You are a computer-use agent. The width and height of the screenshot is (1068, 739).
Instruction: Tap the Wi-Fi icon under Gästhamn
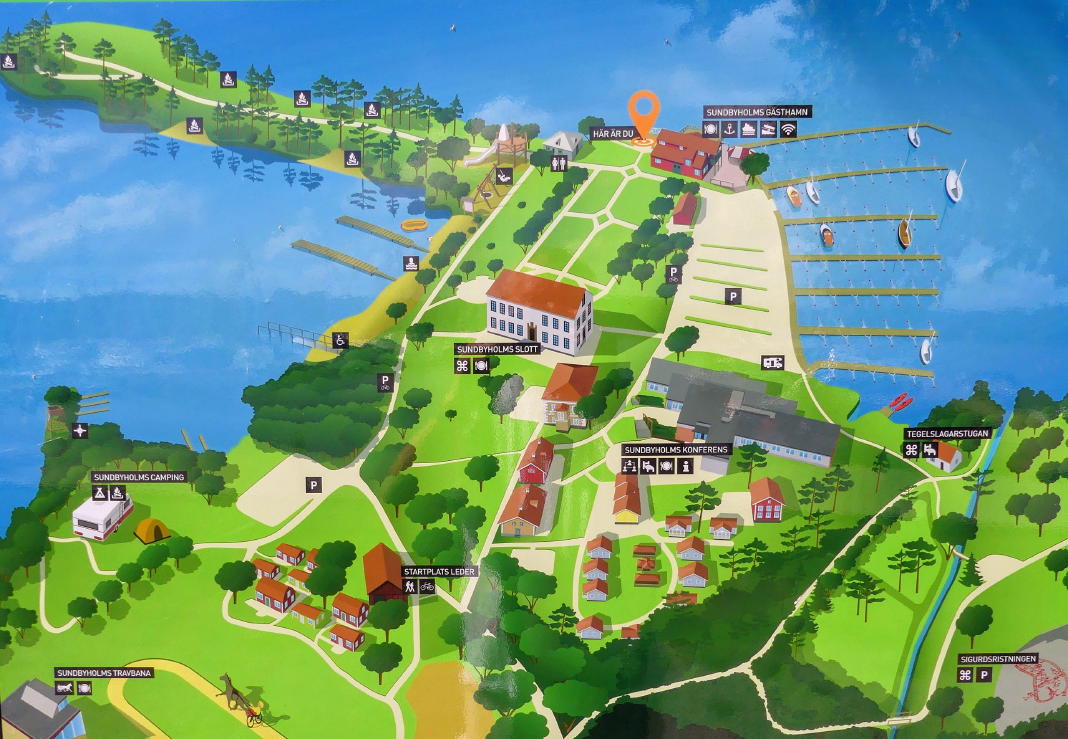(x=788, y=129)
